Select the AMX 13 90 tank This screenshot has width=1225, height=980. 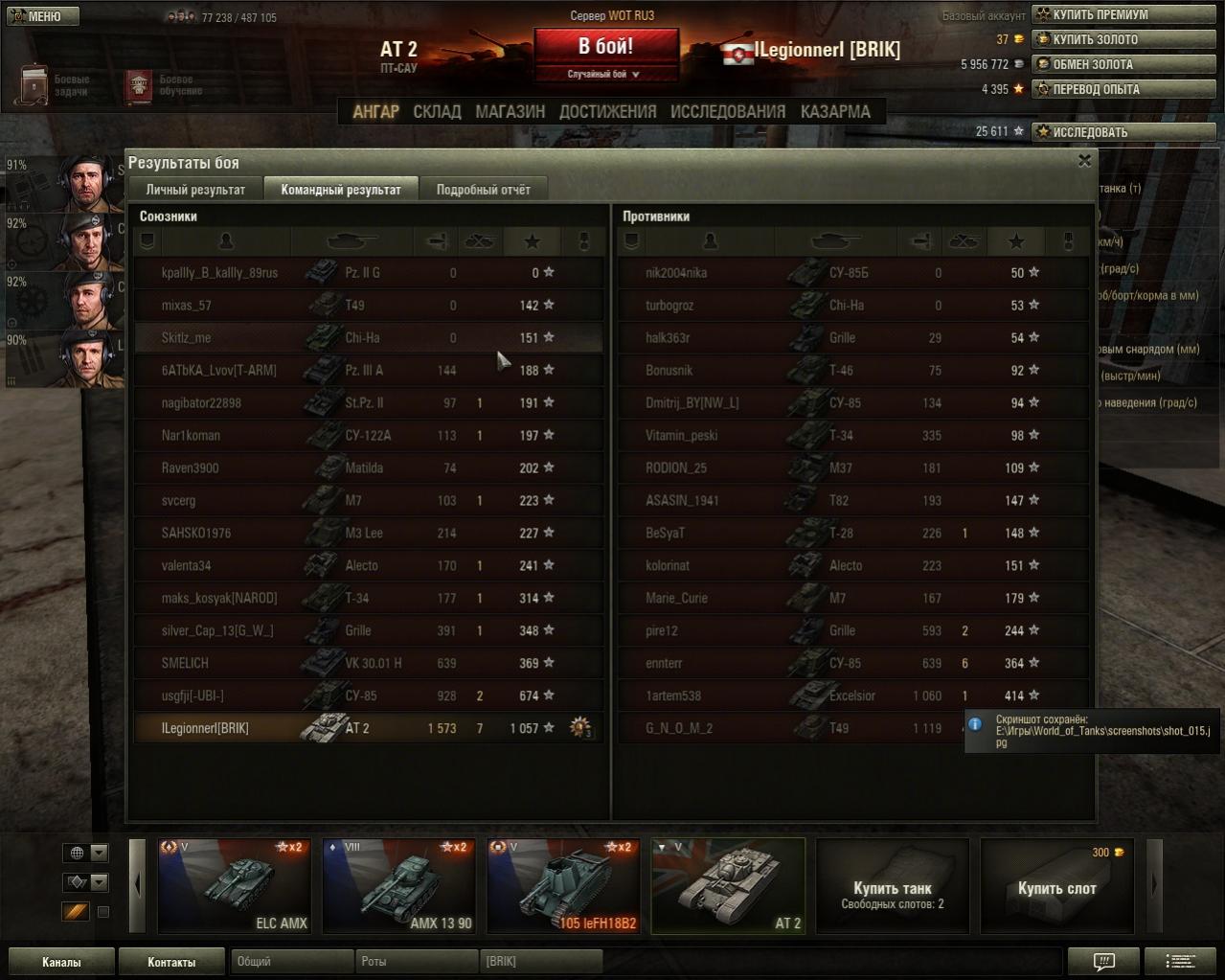[399, 885]
